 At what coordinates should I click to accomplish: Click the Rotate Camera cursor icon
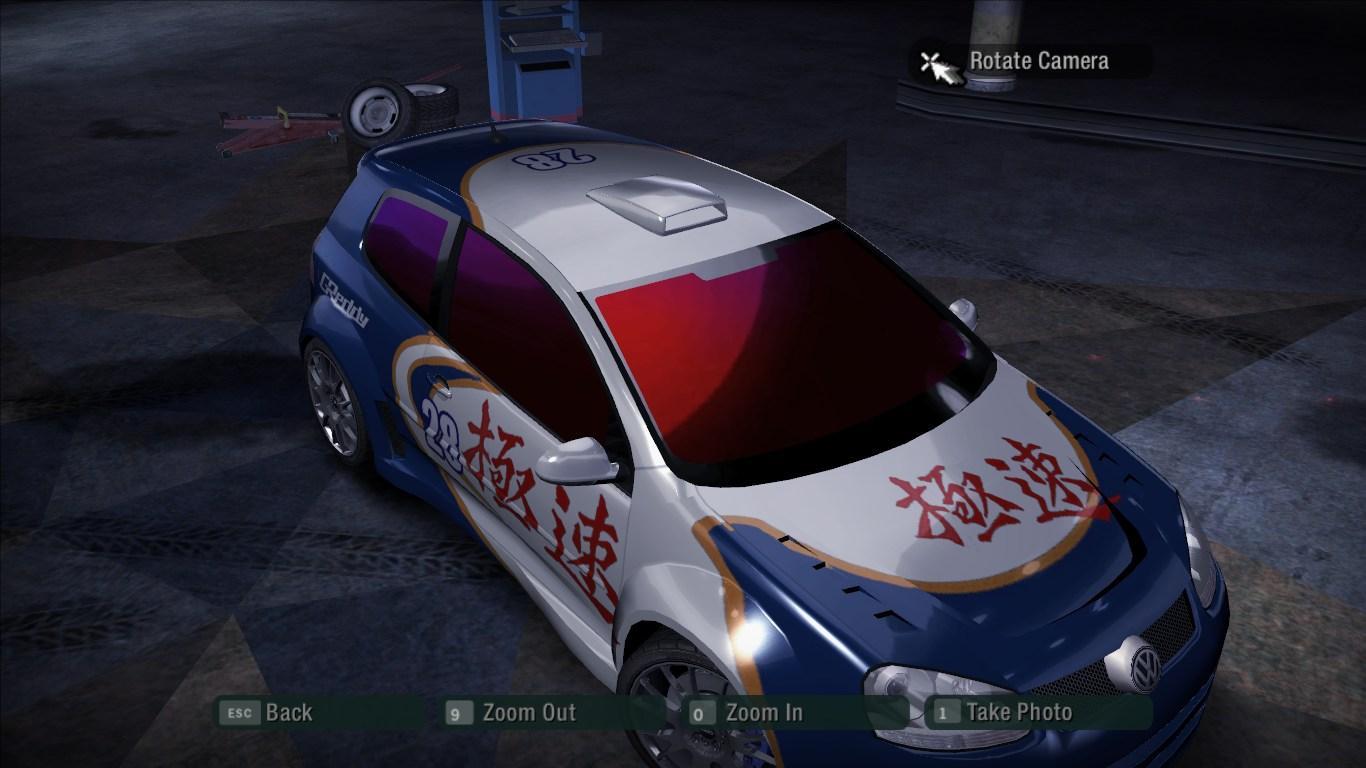tap(934, 60)
